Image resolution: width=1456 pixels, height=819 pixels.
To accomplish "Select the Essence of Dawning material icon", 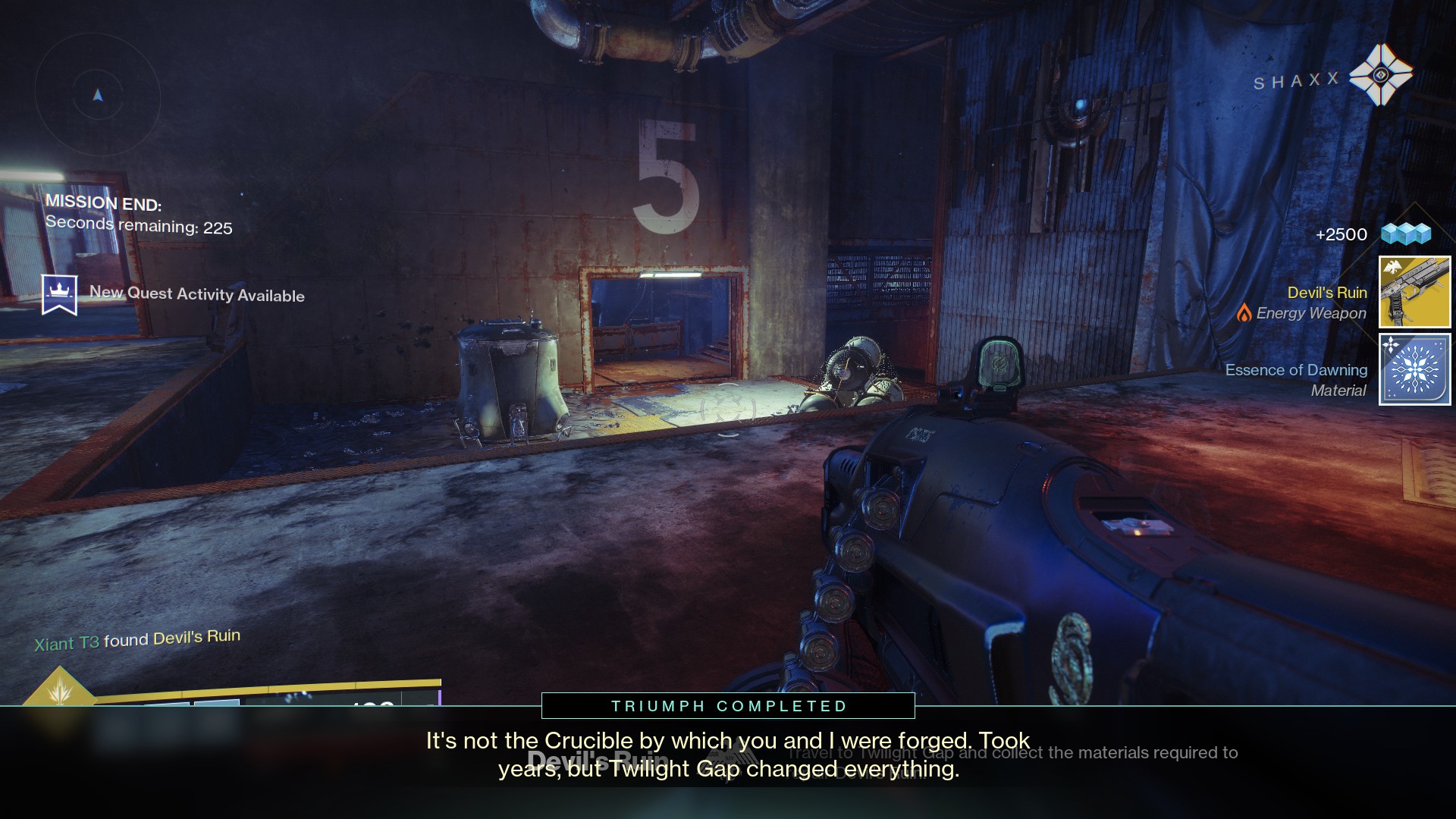I will click(1414, 369).
